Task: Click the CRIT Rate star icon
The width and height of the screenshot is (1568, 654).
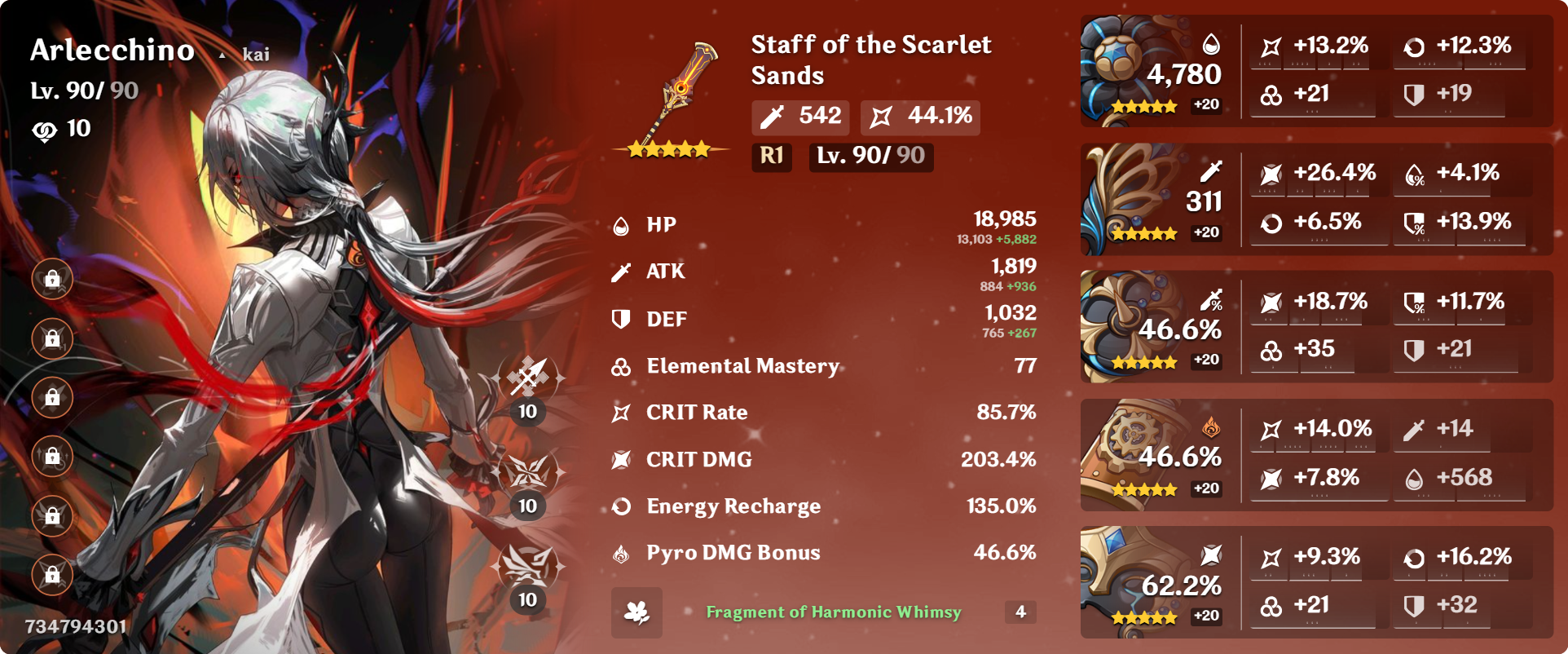Action: coord(621,413)
